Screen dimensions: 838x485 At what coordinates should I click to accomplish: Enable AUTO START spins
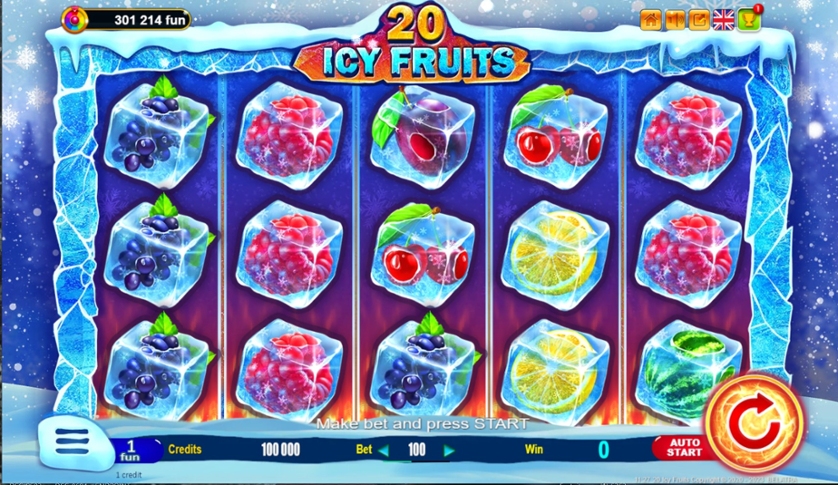(684, 449)
